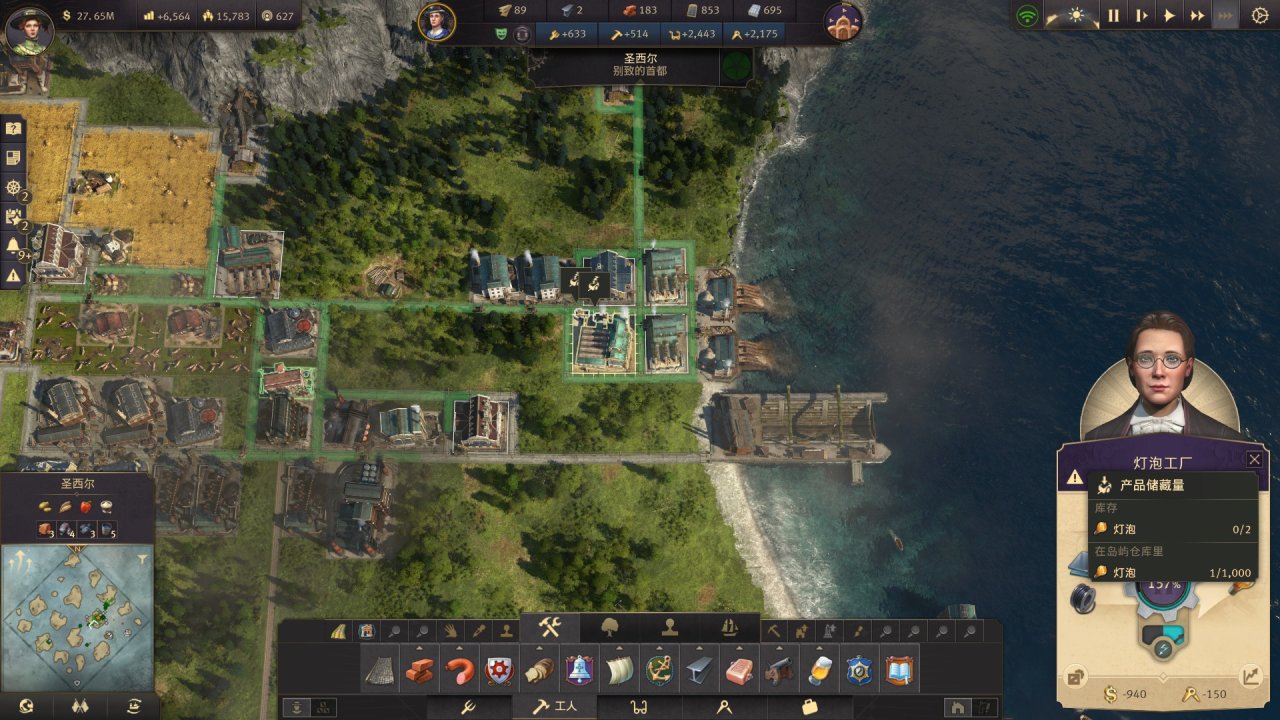Set game speed to fast forward
The image size is (1280, 720).
(x=1197, y=16)
